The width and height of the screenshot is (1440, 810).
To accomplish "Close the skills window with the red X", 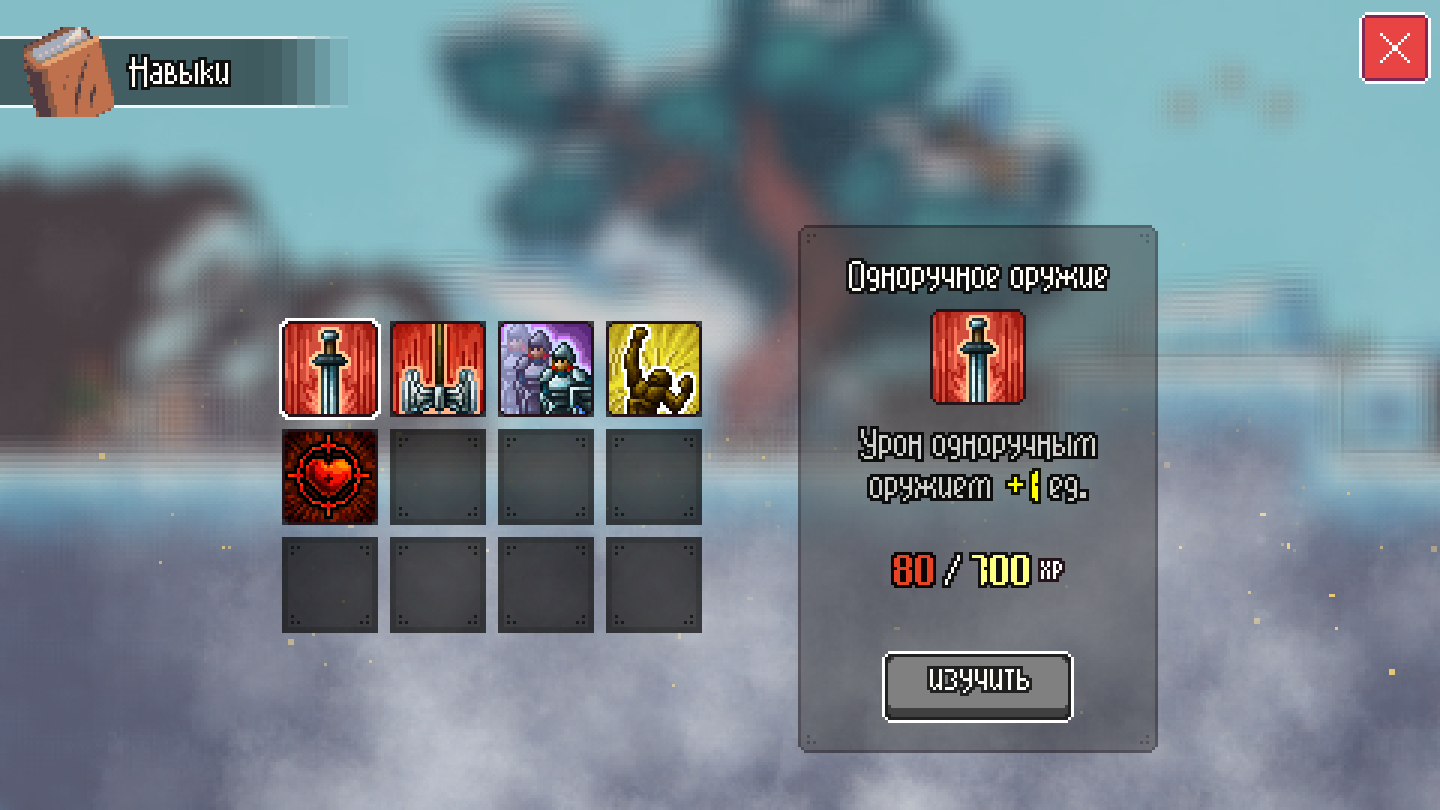I will click(1396, 45).
